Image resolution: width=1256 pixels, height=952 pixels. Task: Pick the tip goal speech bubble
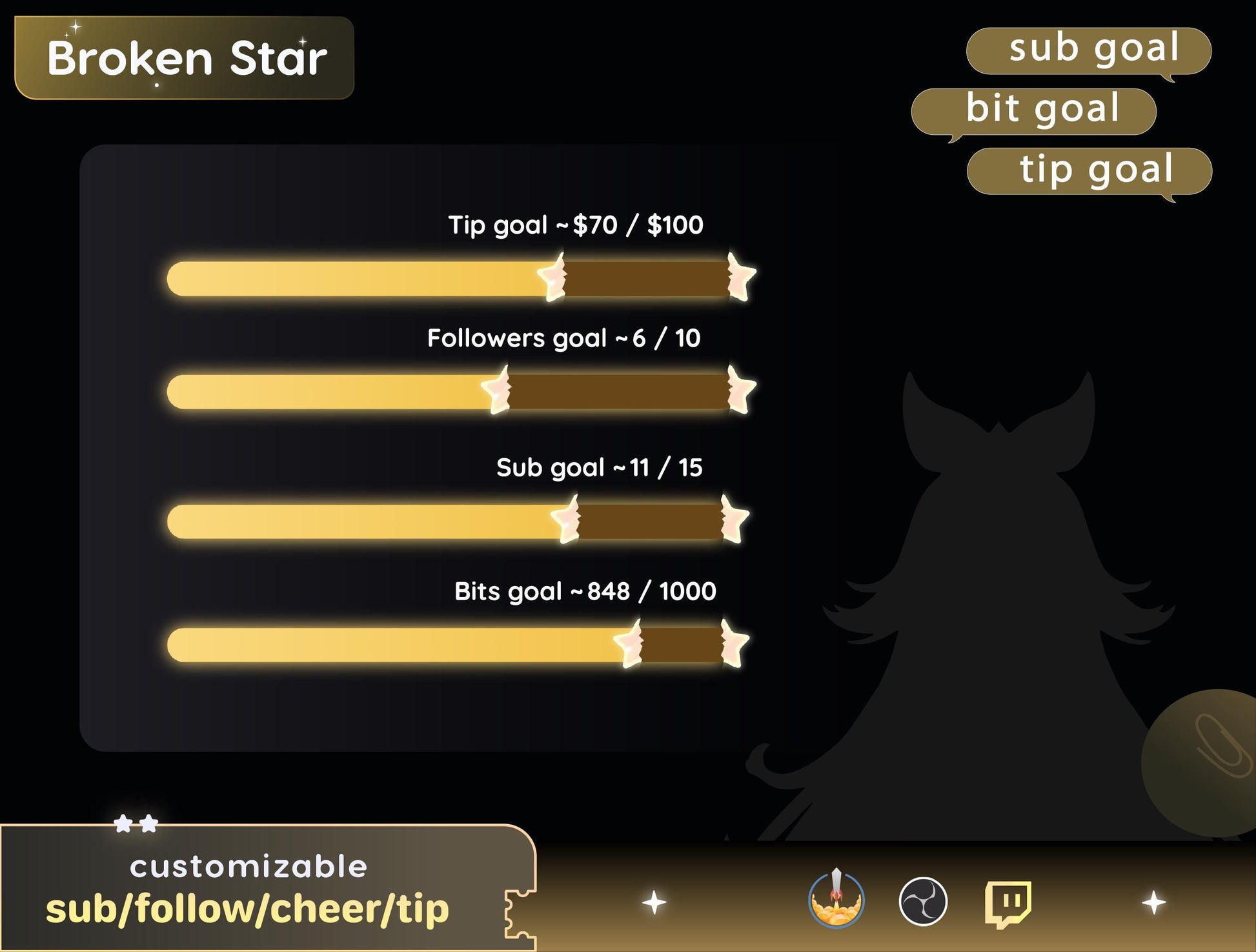tap(1089, 171)
